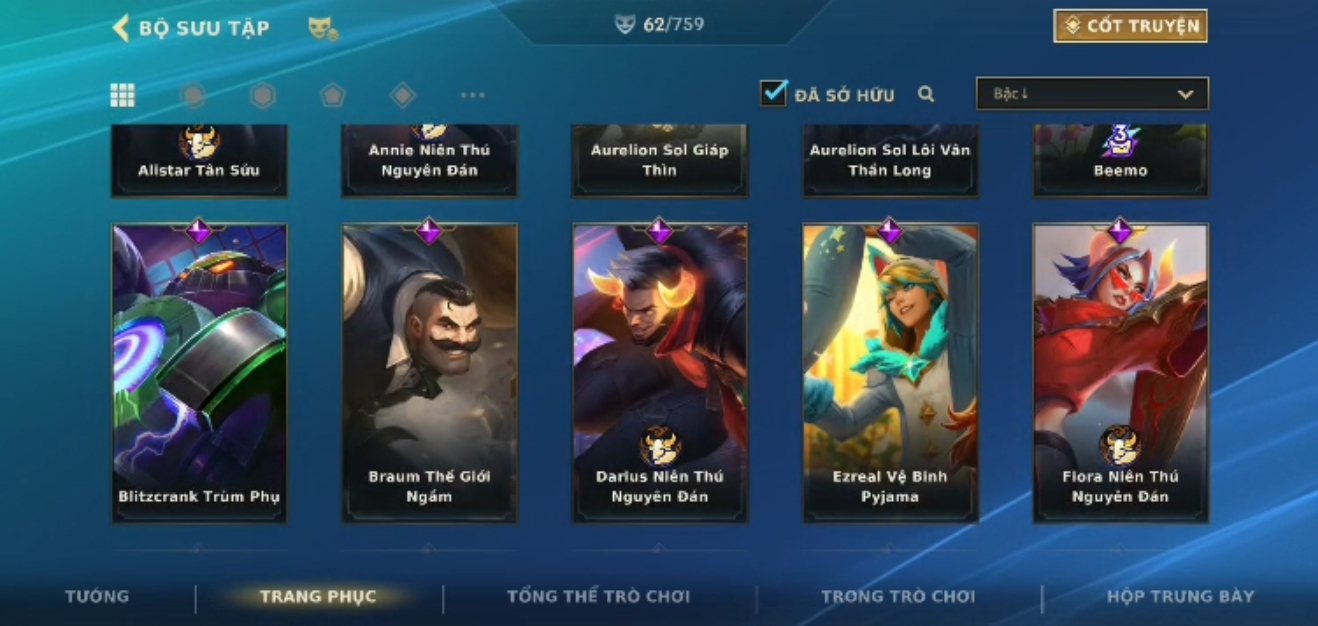Screen dimensions: 1318x626
Task: Select the Blitzcrank Trùm Phụ skin card
Action: coord(199,372)
